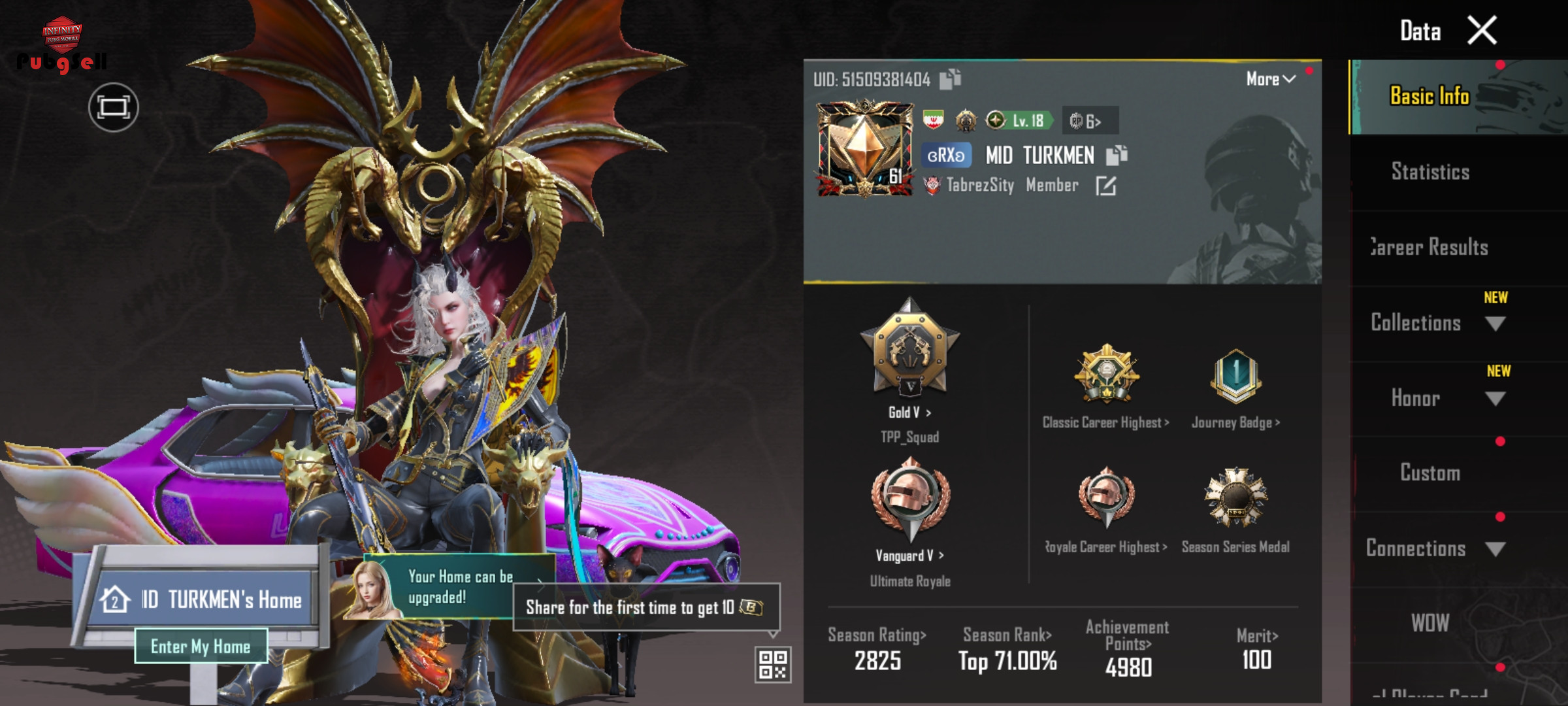
Task: View the Journey Badge
Action: point(1235,386)
